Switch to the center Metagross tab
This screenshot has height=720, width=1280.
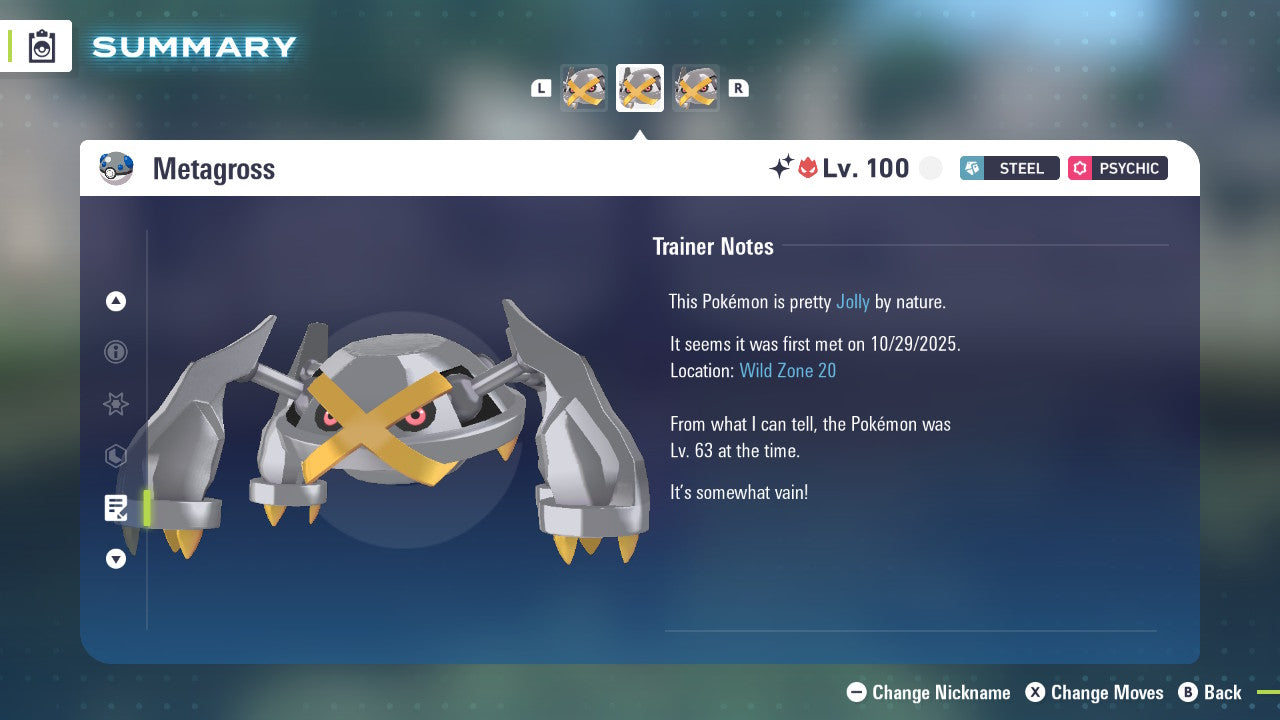point(639,87)
